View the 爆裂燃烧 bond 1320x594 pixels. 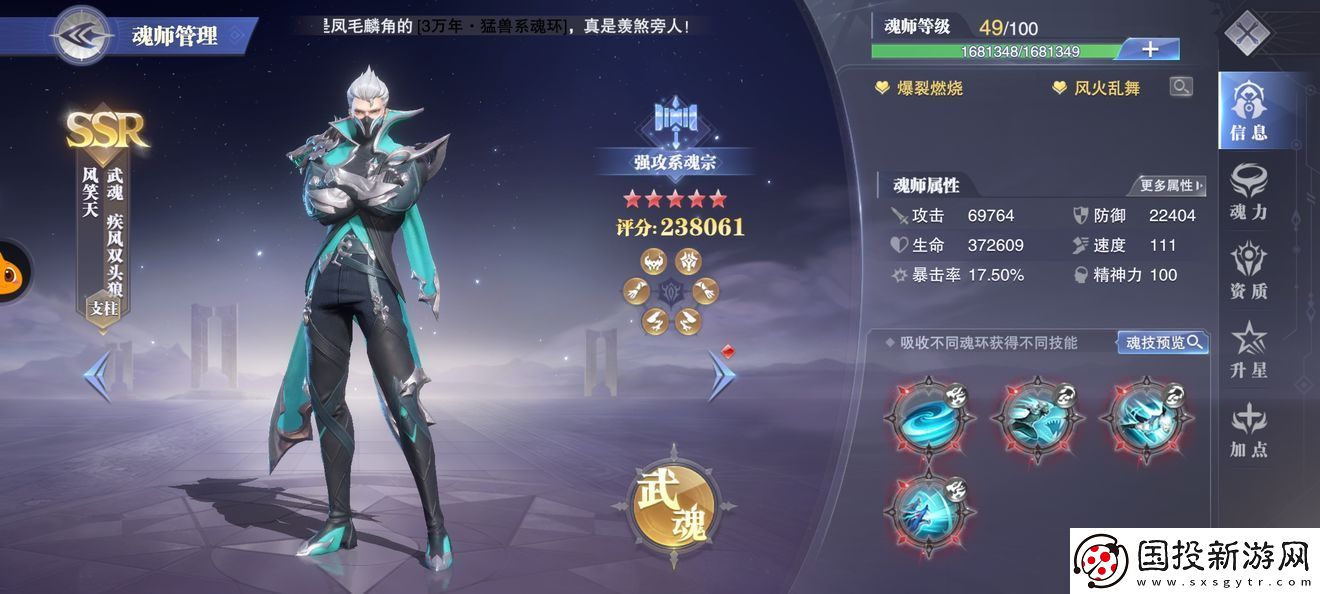click(x=919, y=88)
